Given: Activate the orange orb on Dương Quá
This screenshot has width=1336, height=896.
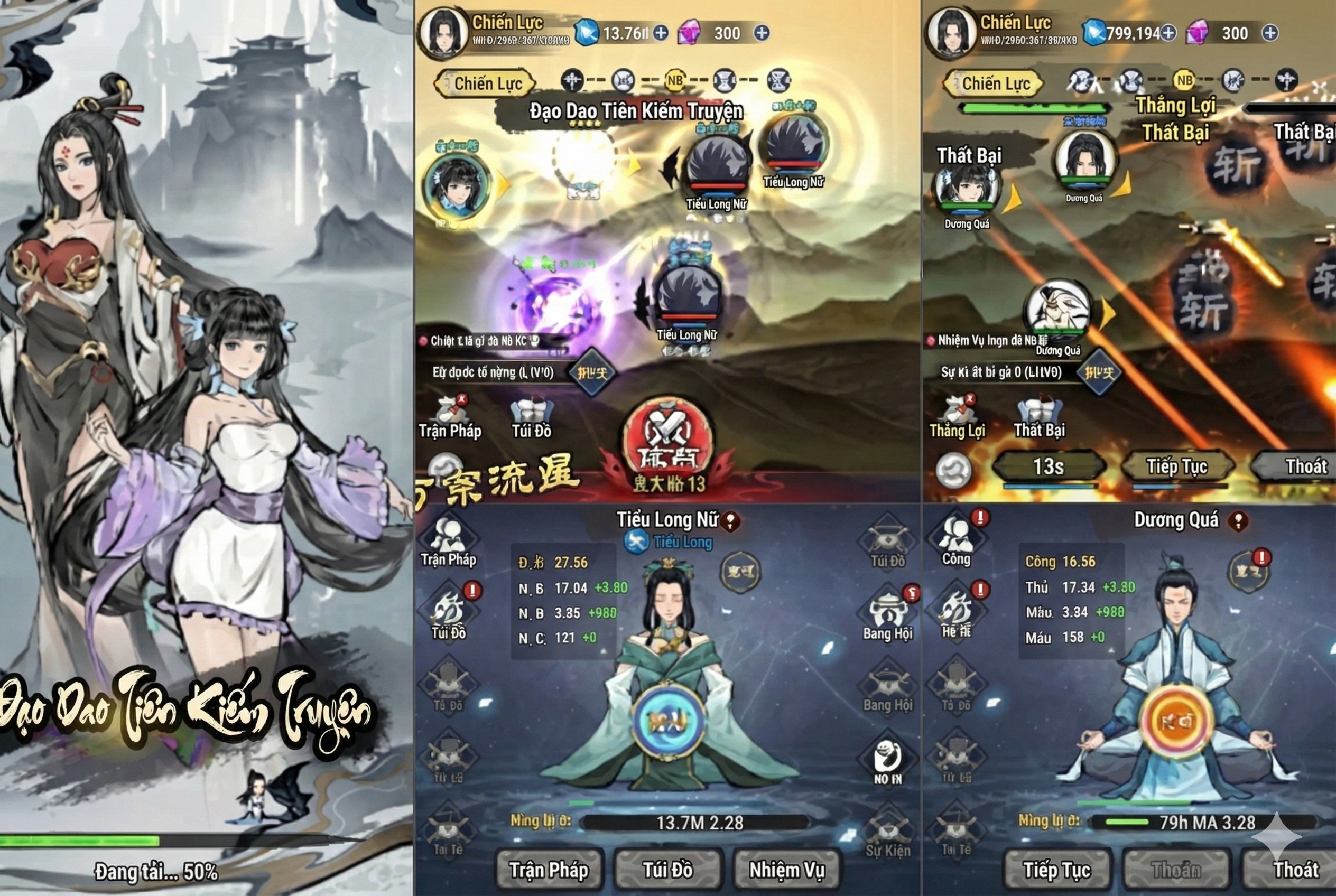Looking at the screenshot, I should point(1175,721).
